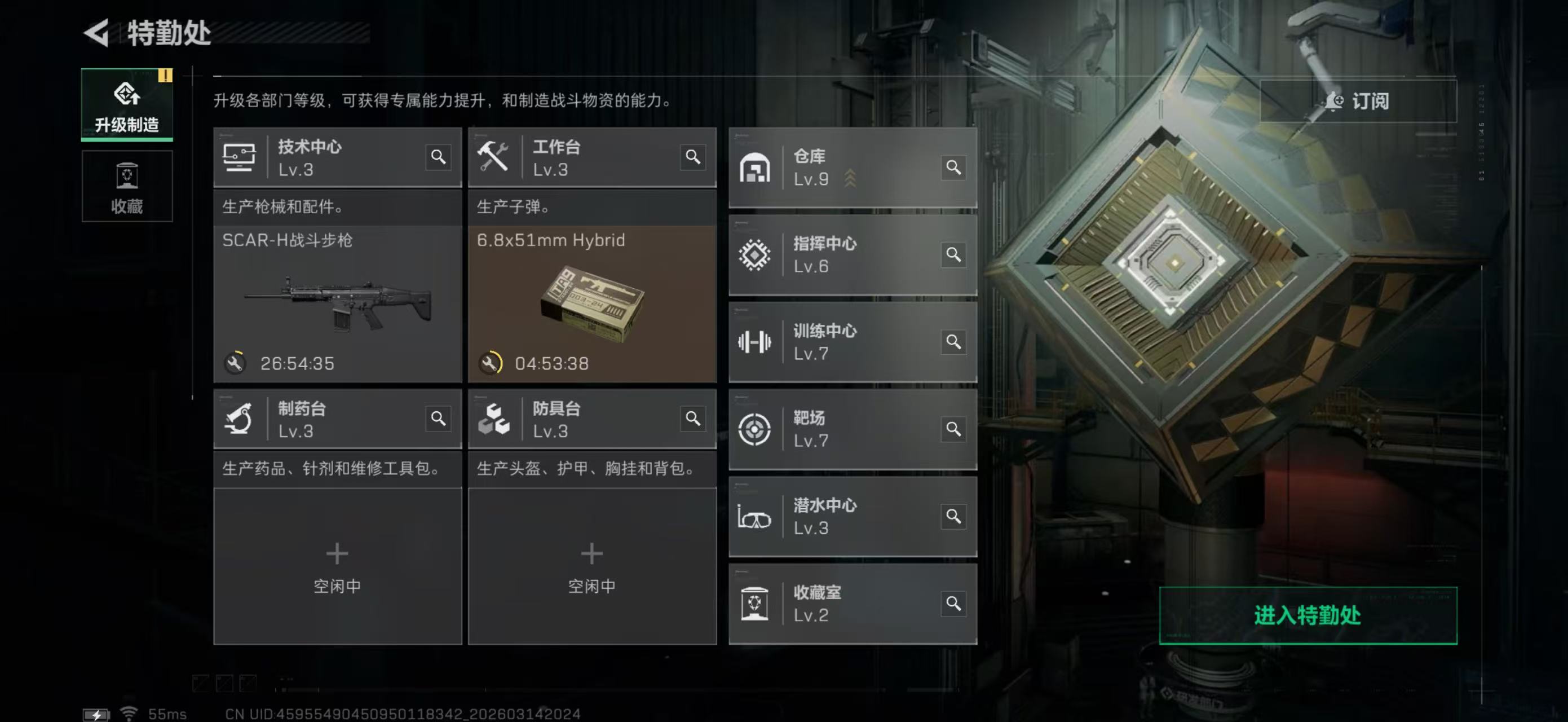
Task: Inspect 防具台 with its magnifier icon
Action: tap(693, 419)
